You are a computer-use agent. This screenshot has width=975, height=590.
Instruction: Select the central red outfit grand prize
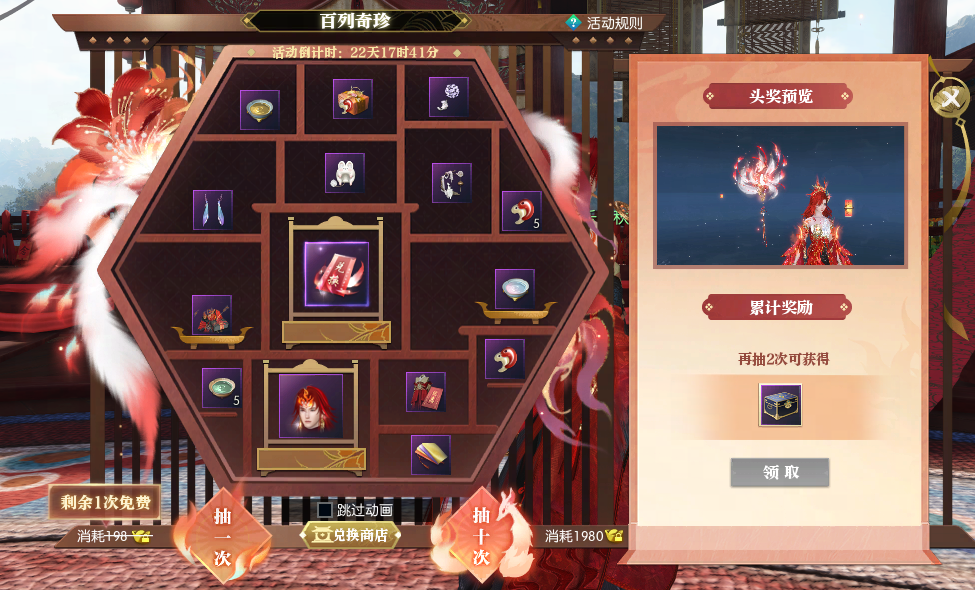[336, 274]
